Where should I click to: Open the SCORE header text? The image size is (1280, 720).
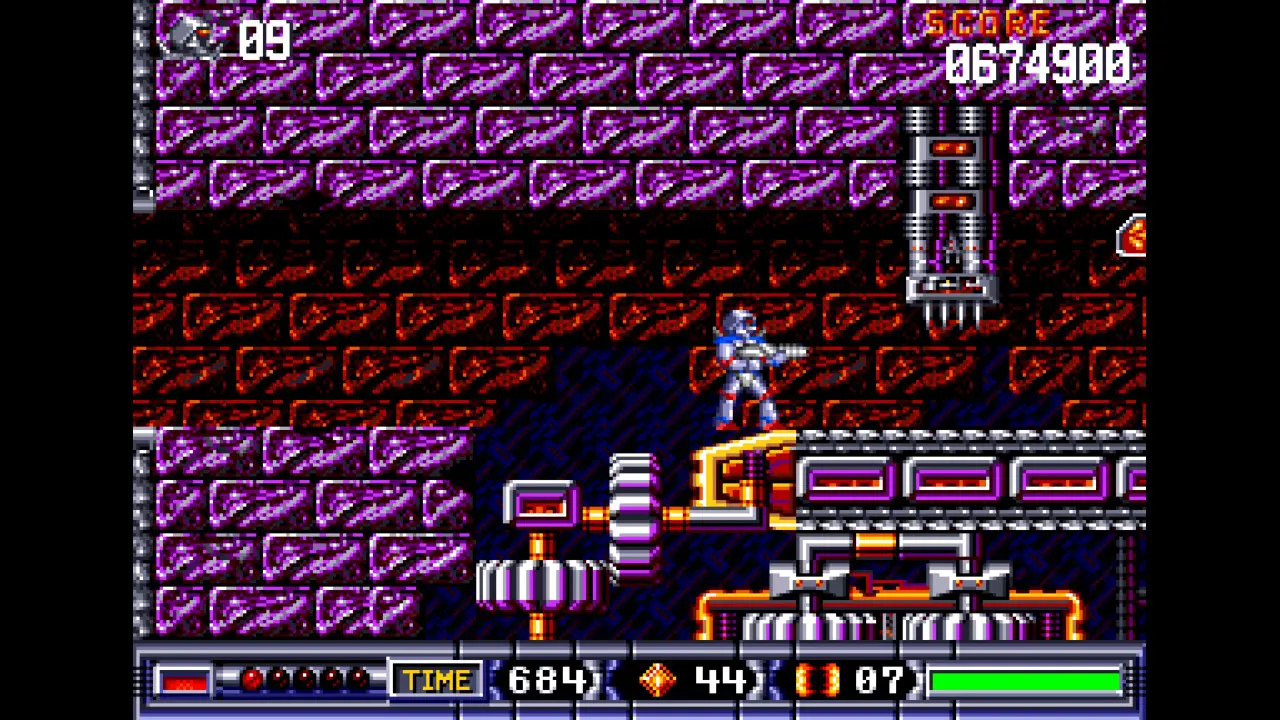(x=988, y=24)
